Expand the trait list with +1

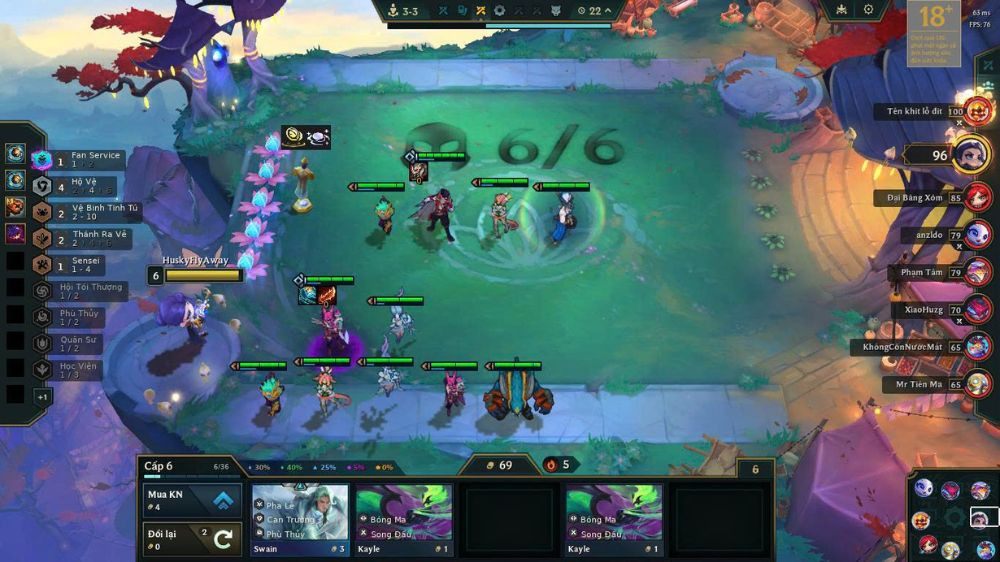43,396
